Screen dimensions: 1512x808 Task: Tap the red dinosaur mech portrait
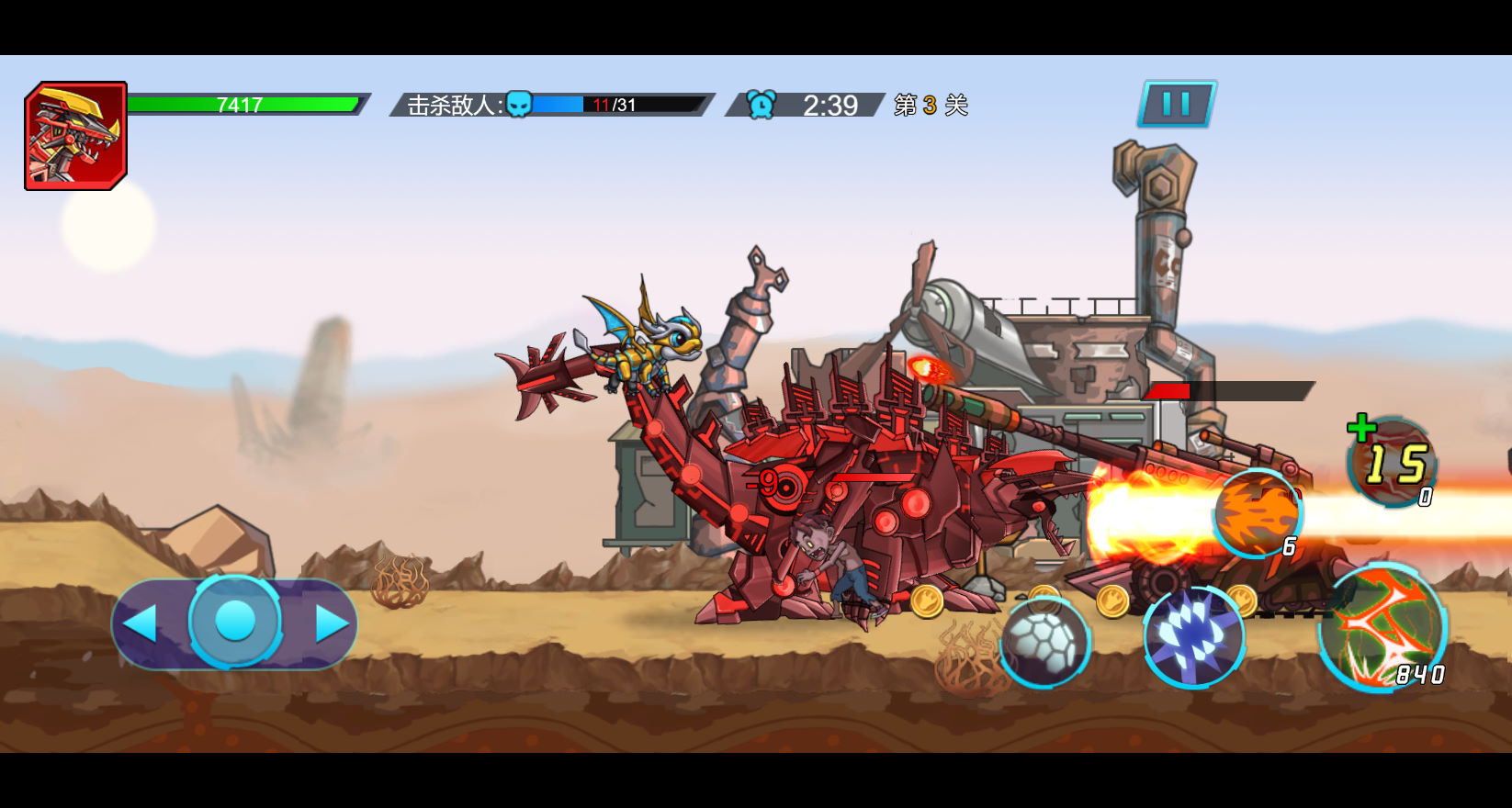[75, 136]
